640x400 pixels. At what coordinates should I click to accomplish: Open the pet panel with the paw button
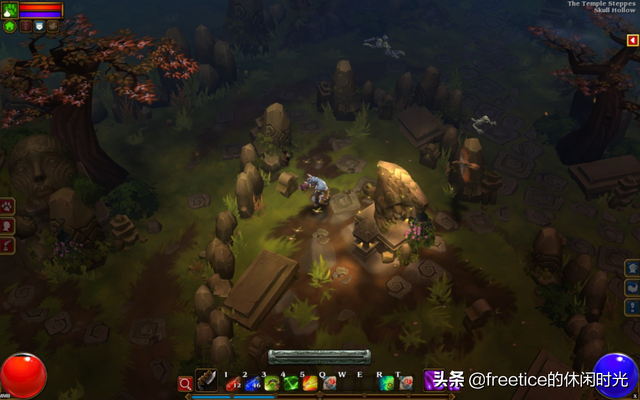pos(8,206)
